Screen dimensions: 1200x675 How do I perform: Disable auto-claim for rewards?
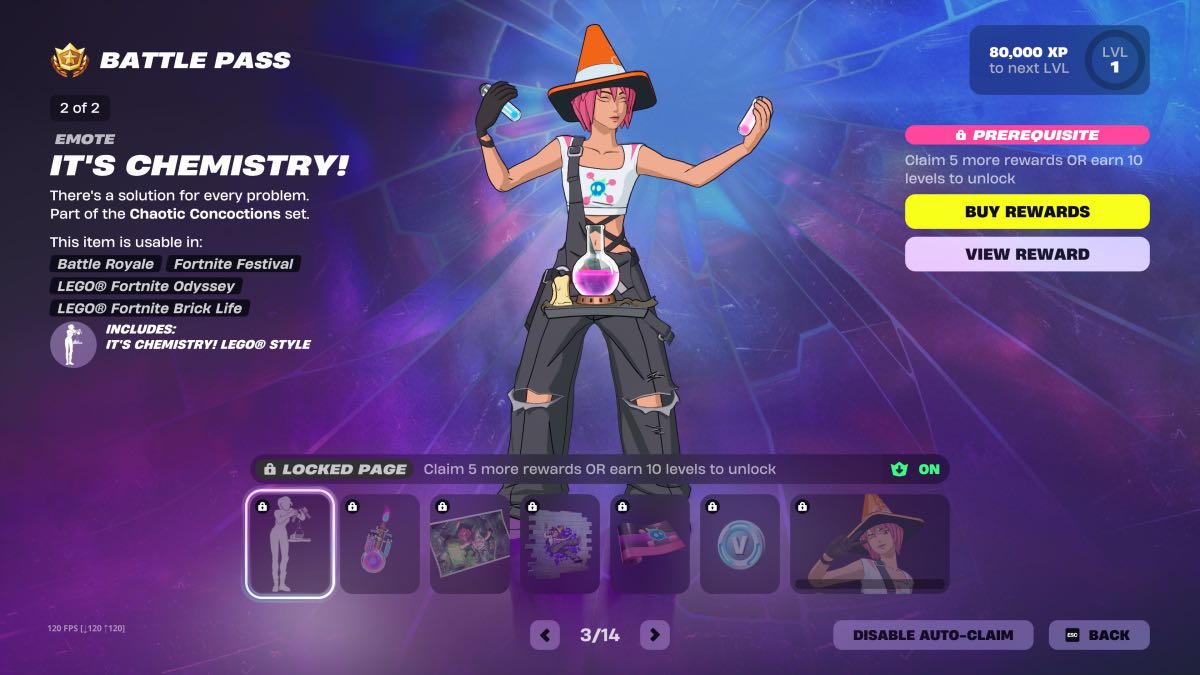click(x=932, y=635)
